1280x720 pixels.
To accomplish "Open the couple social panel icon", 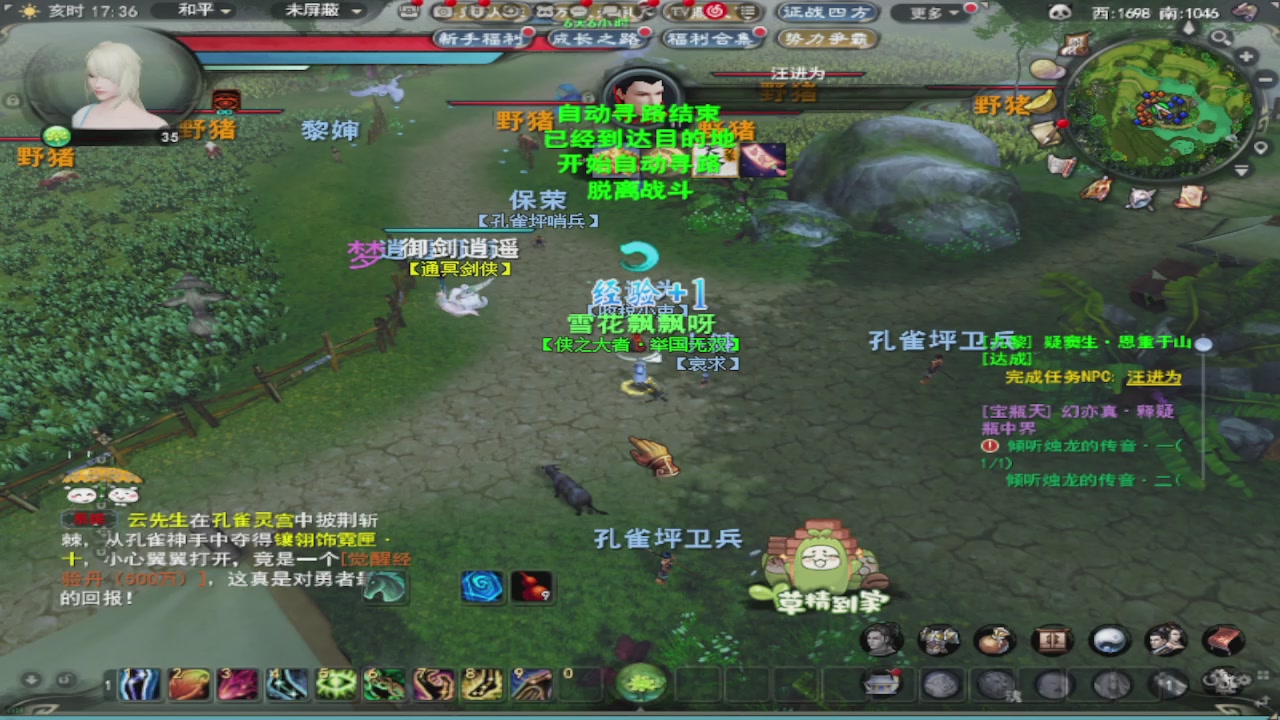I will pyautogui.click(x=1166, y=640).
